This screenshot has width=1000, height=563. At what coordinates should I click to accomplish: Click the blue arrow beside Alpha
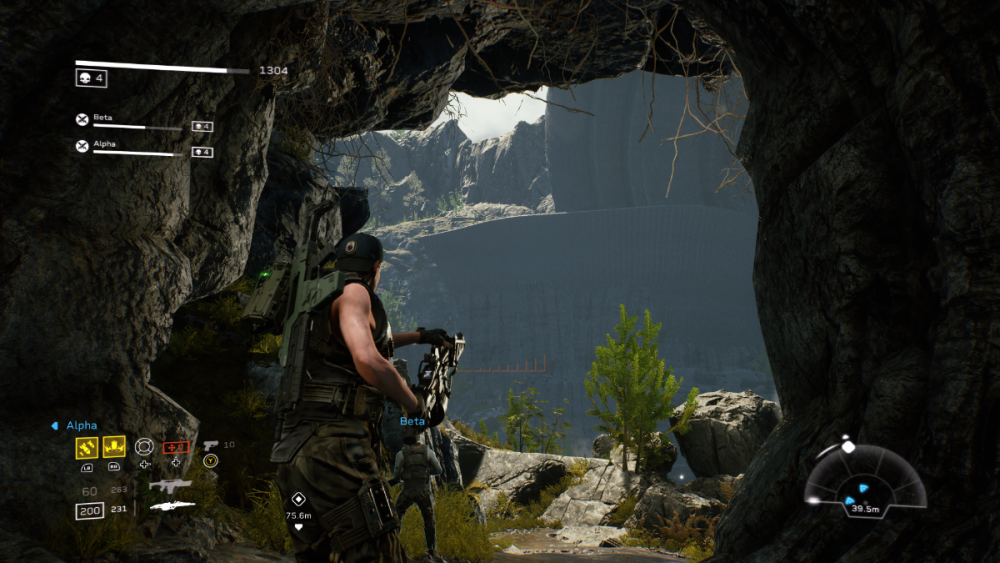click(x=54, y=425)
